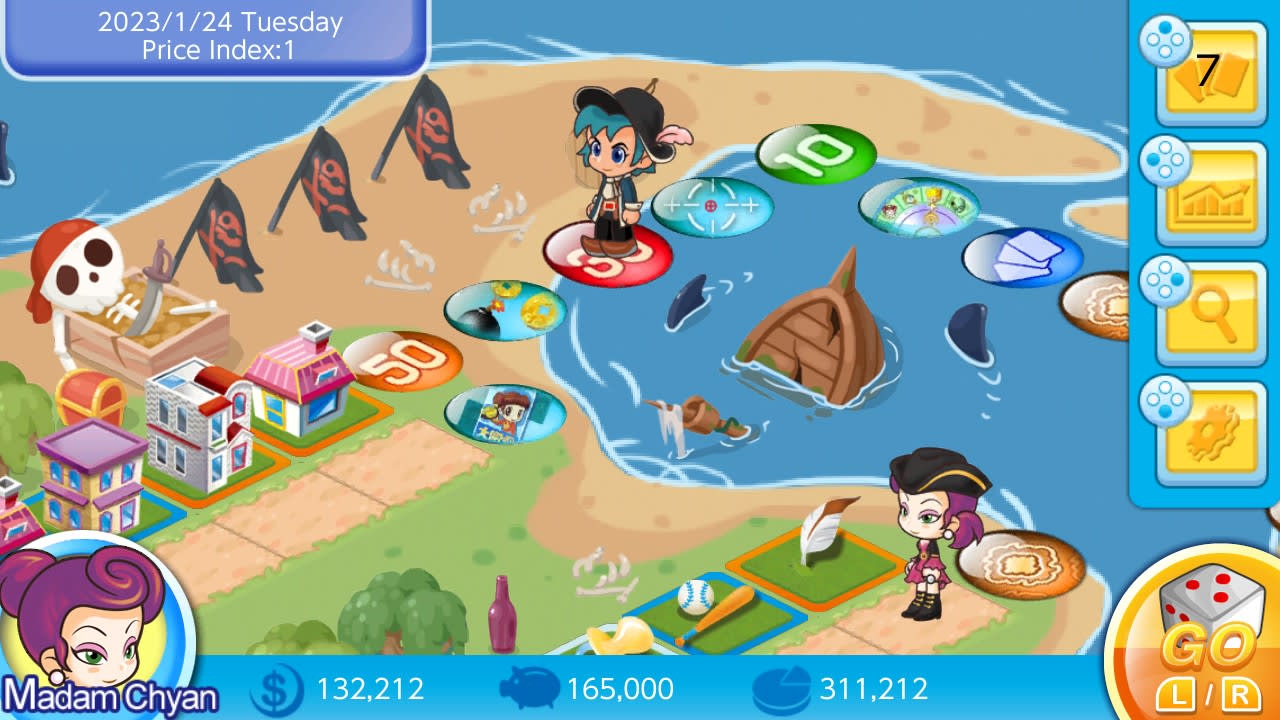Click the date and Price Index banner
Screen dimensions: 1280x720
pyautogui.click(x=213, y=32)
